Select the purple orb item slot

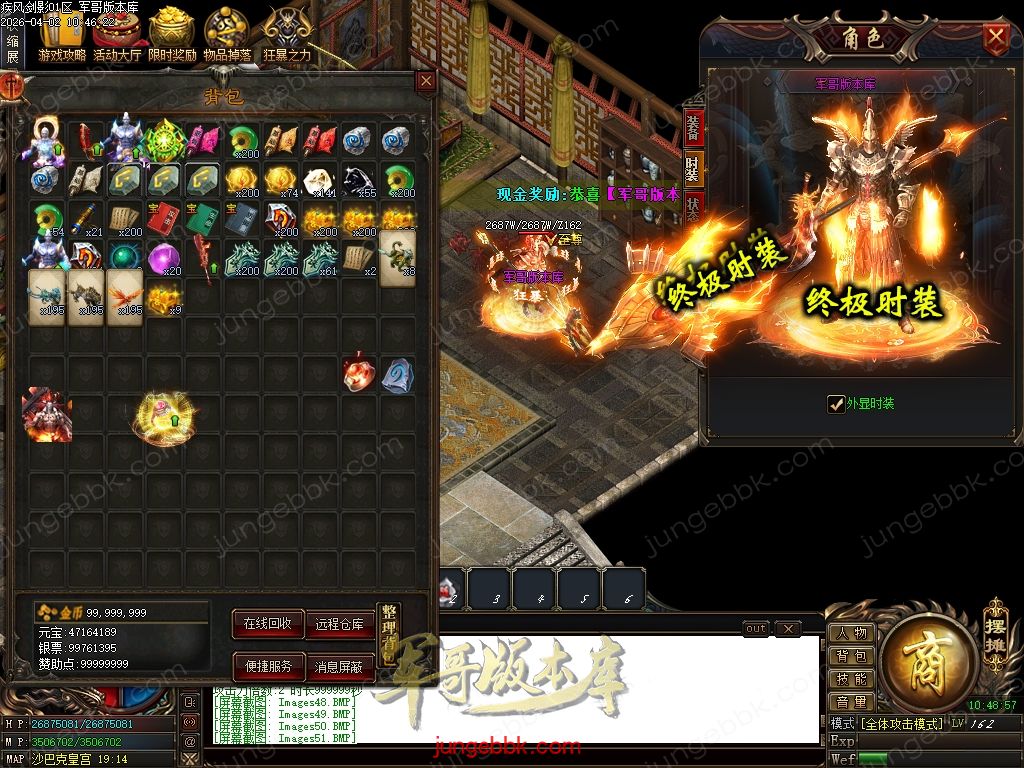pos(164,259)
